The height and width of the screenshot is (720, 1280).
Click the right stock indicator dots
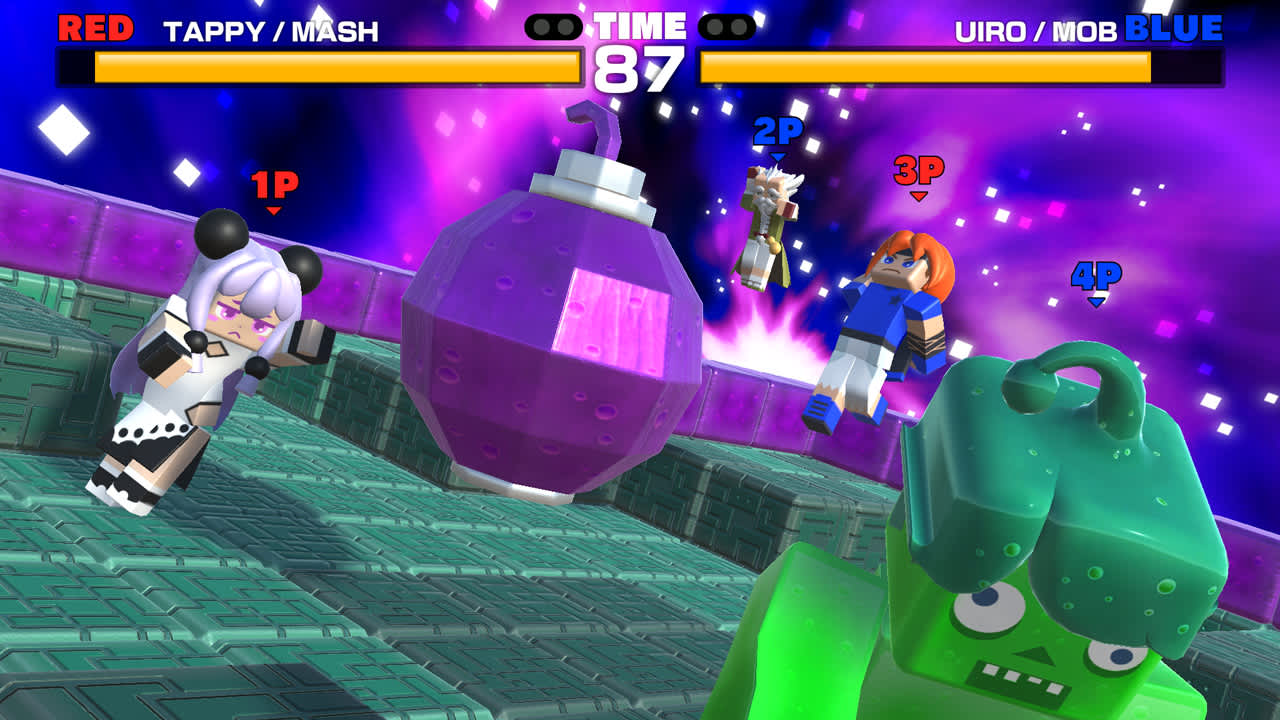tap(725, 27)
